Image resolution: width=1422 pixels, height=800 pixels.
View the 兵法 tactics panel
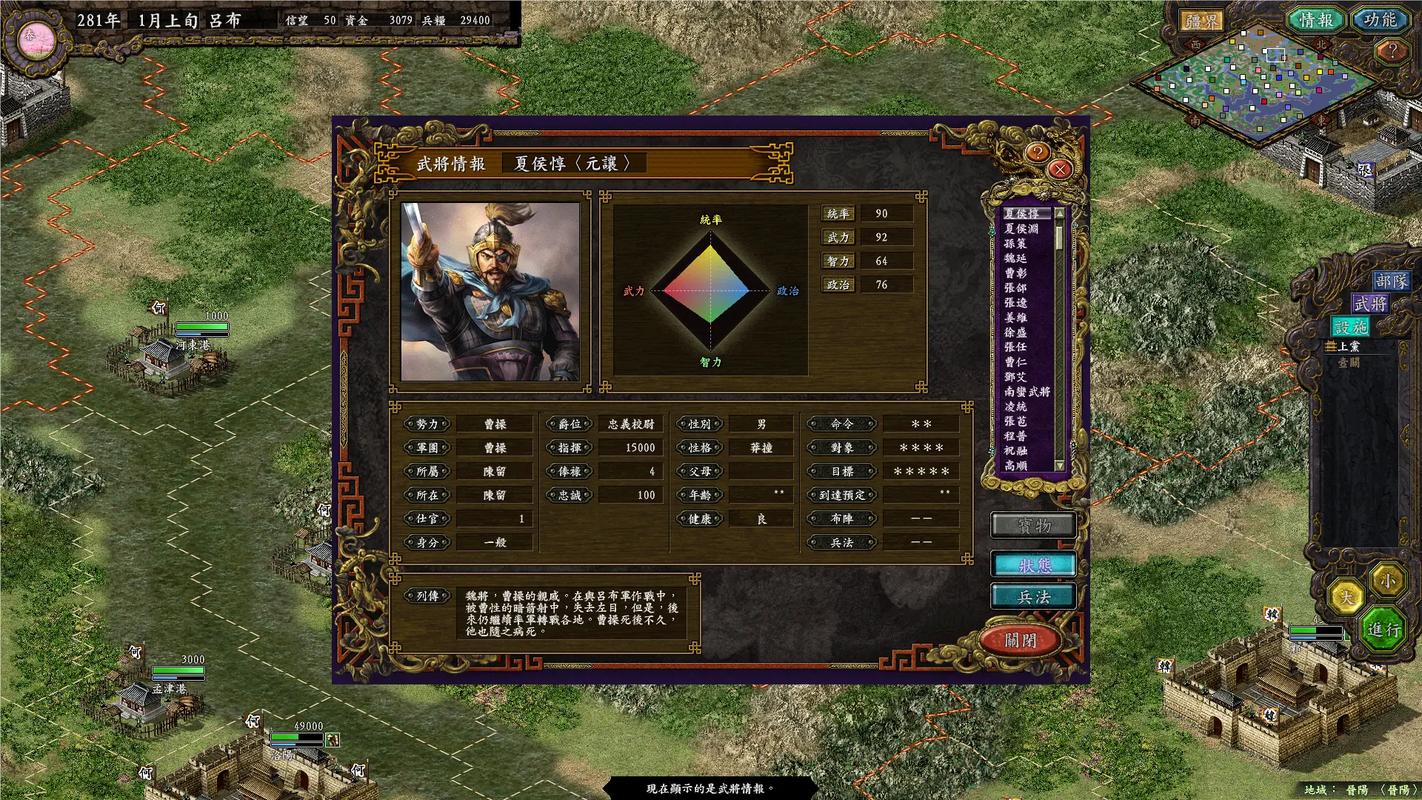1032,596
